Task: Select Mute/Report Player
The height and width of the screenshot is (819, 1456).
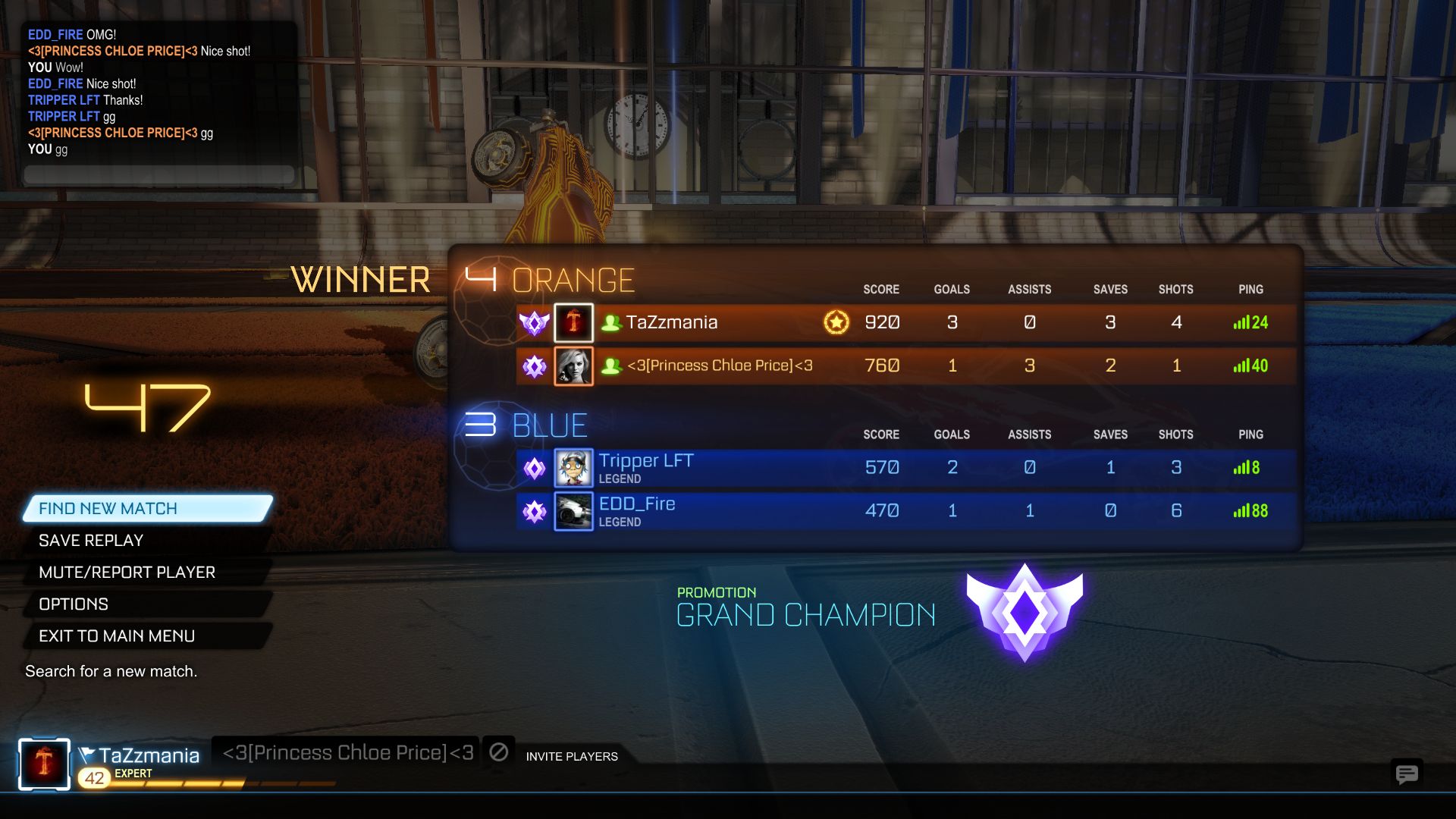Action: pos(126,572)
